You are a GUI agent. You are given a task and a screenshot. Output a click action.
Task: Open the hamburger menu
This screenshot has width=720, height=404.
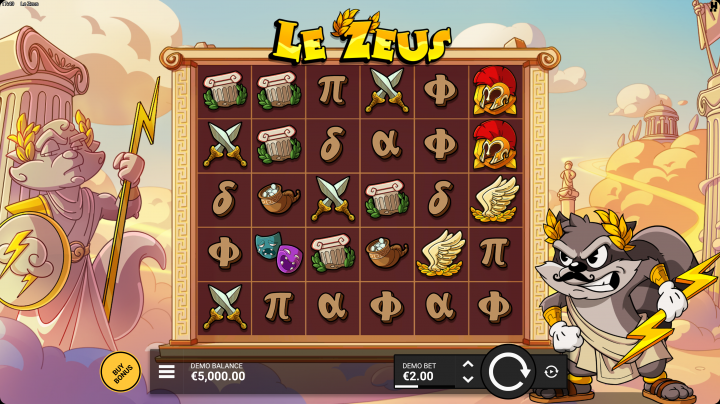coord(167,373)
